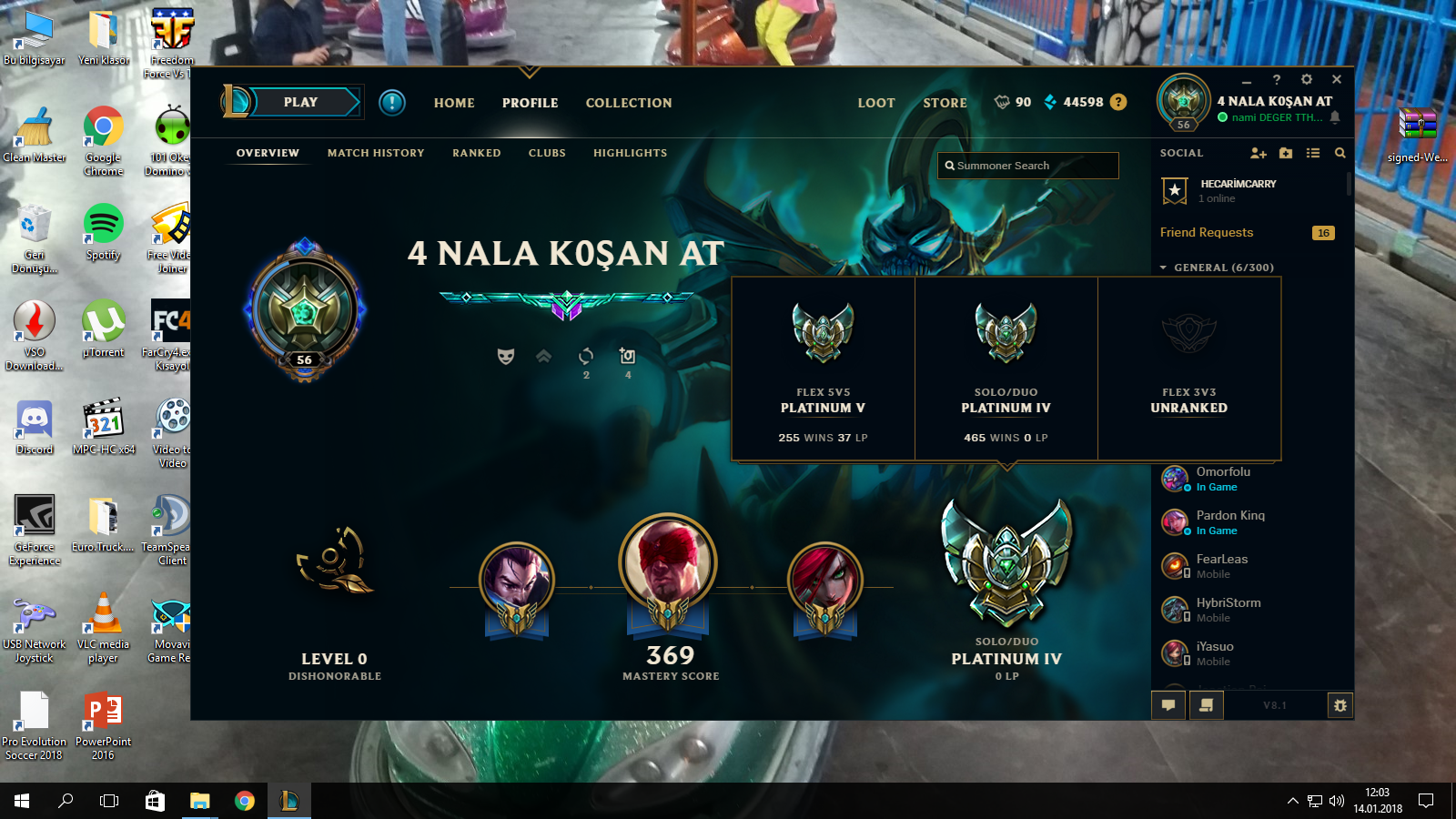Select the RANKED tab
Viewport: 1456px width, 819px height.
(x=477, y=153)
